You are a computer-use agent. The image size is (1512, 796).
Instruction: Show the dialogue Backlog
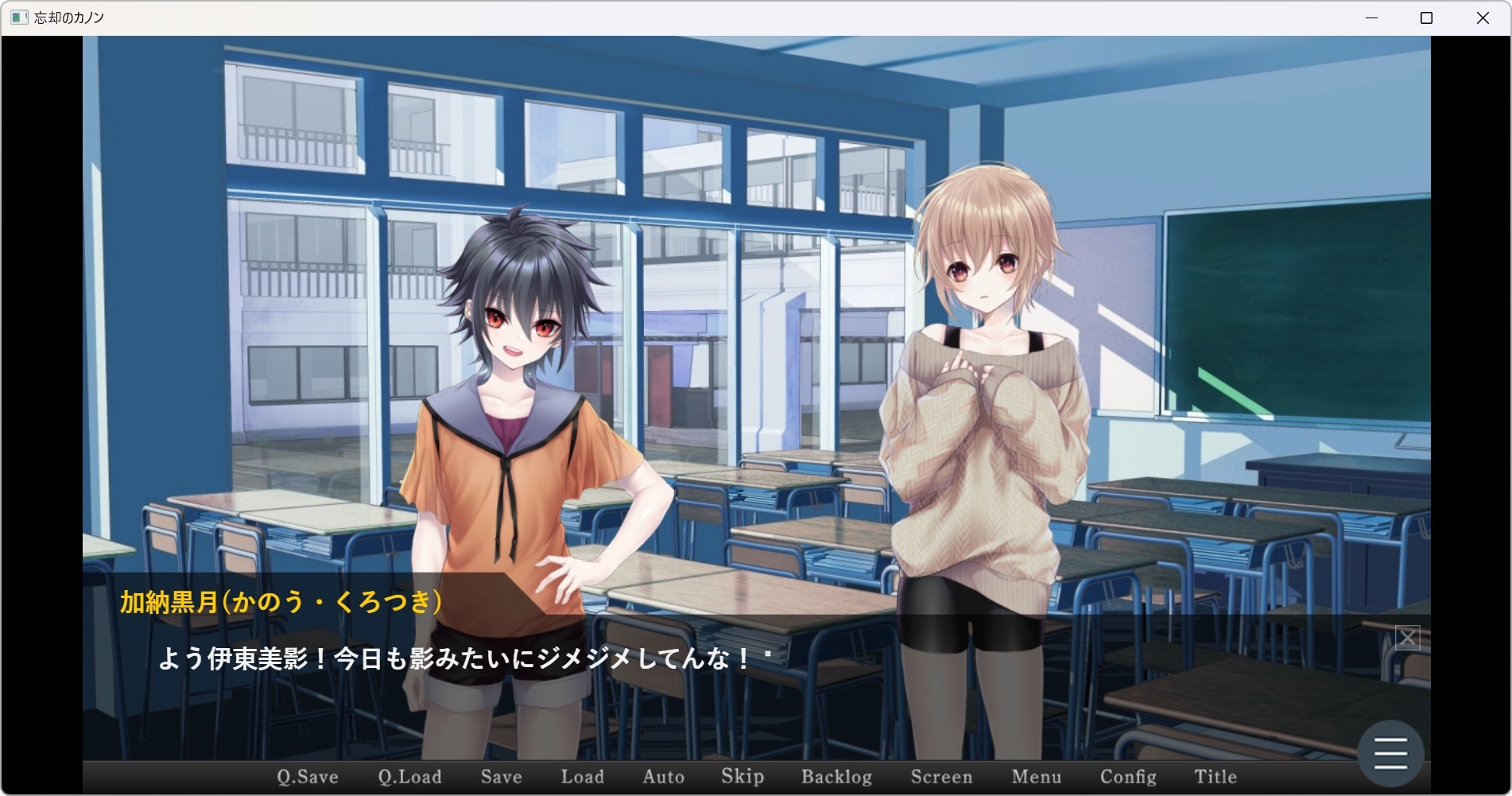point(836,777)
